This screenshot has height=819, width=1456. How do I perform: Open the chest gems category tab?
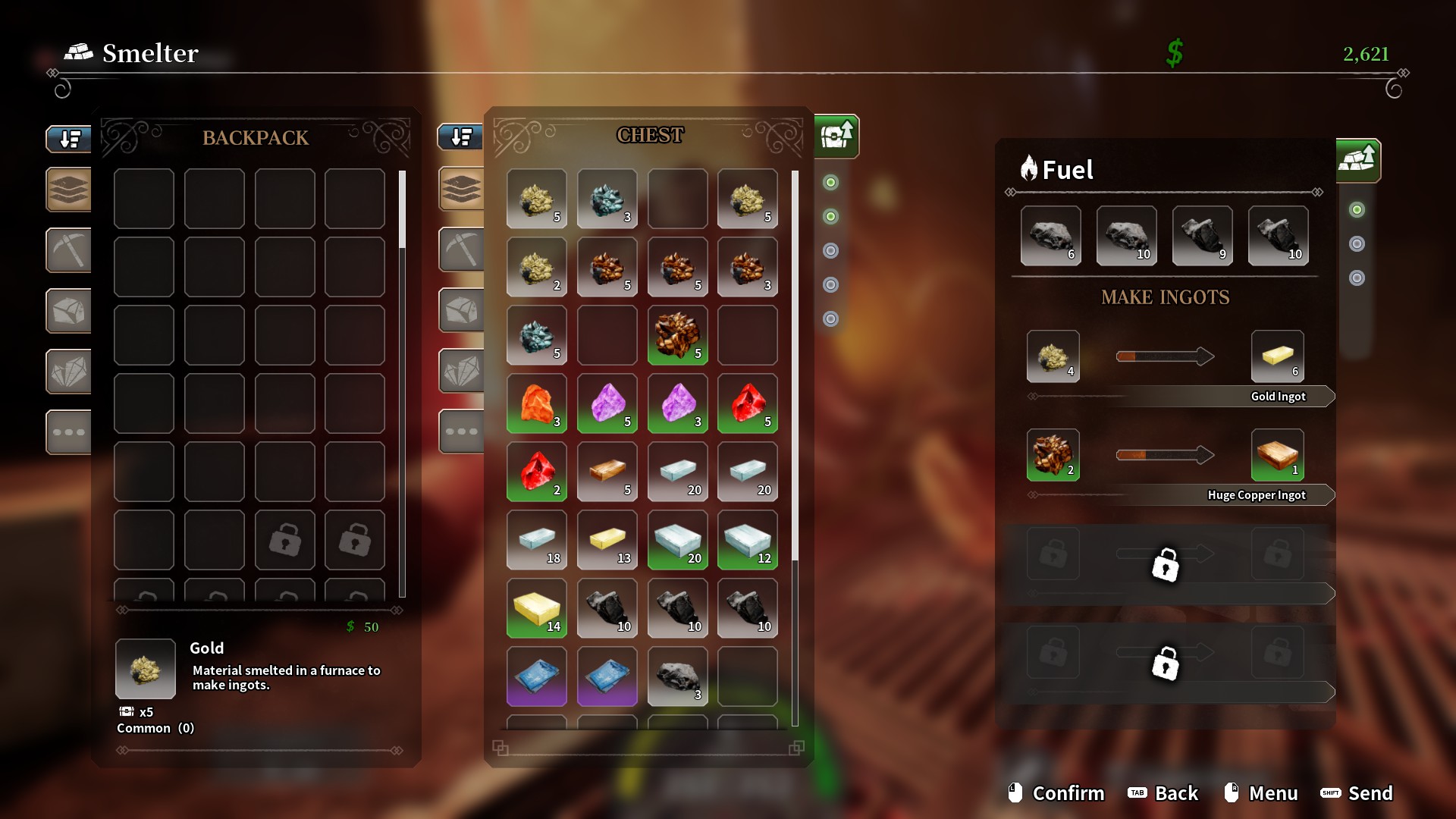[461, 371]
